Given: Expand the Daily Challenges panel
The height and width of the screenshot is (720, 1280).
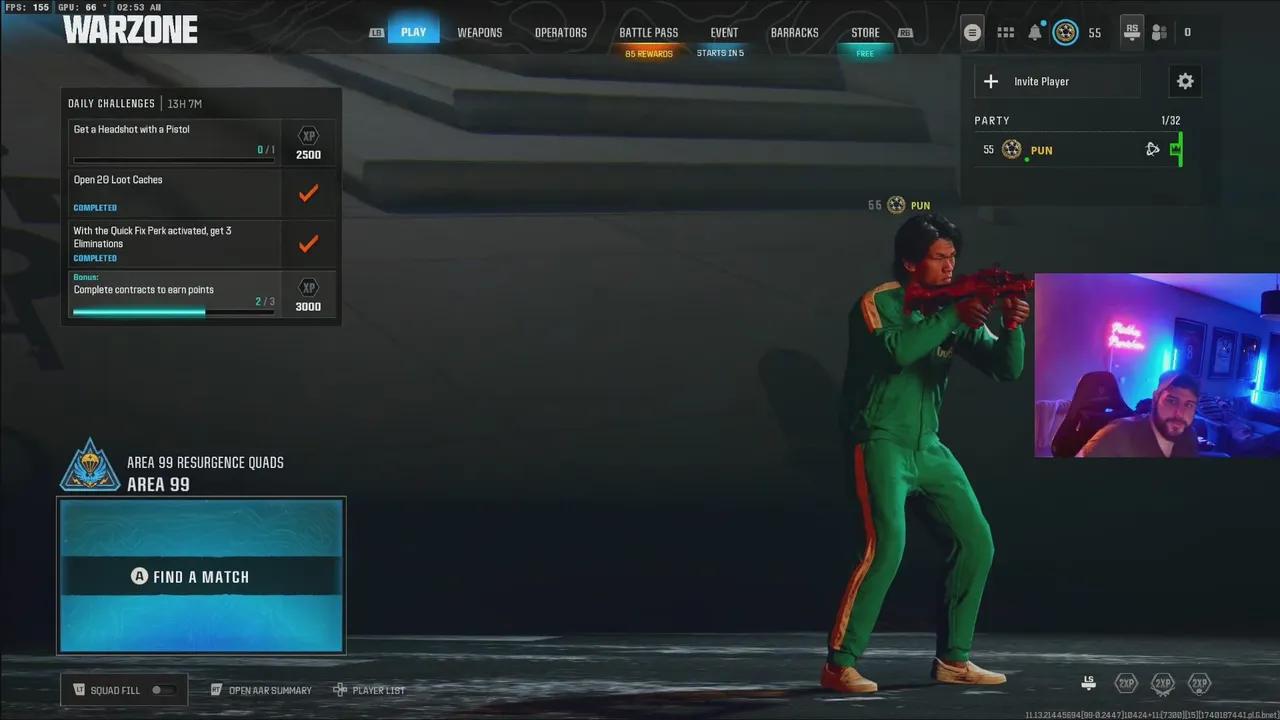Looking at the screenshot, I should pyautogui.click(x=111, y=103).
